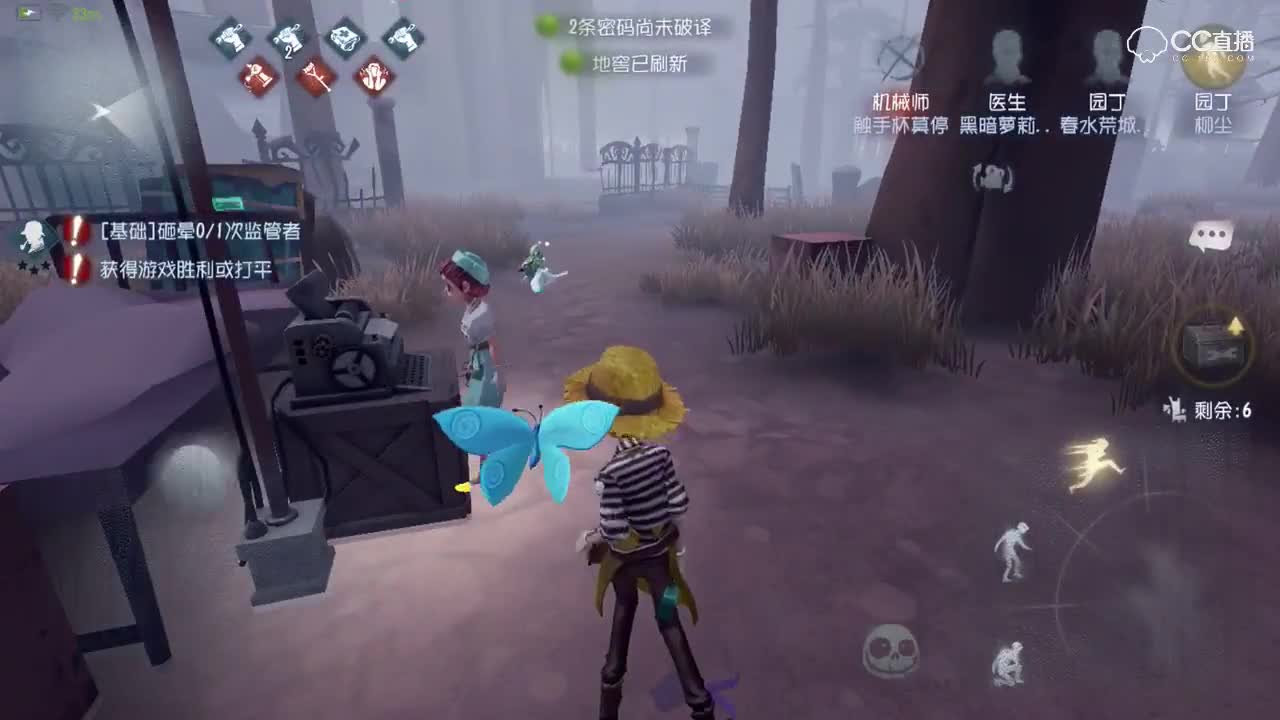Open the medical kit item icon
1280x720 pixels.
[x=345, y=38]
